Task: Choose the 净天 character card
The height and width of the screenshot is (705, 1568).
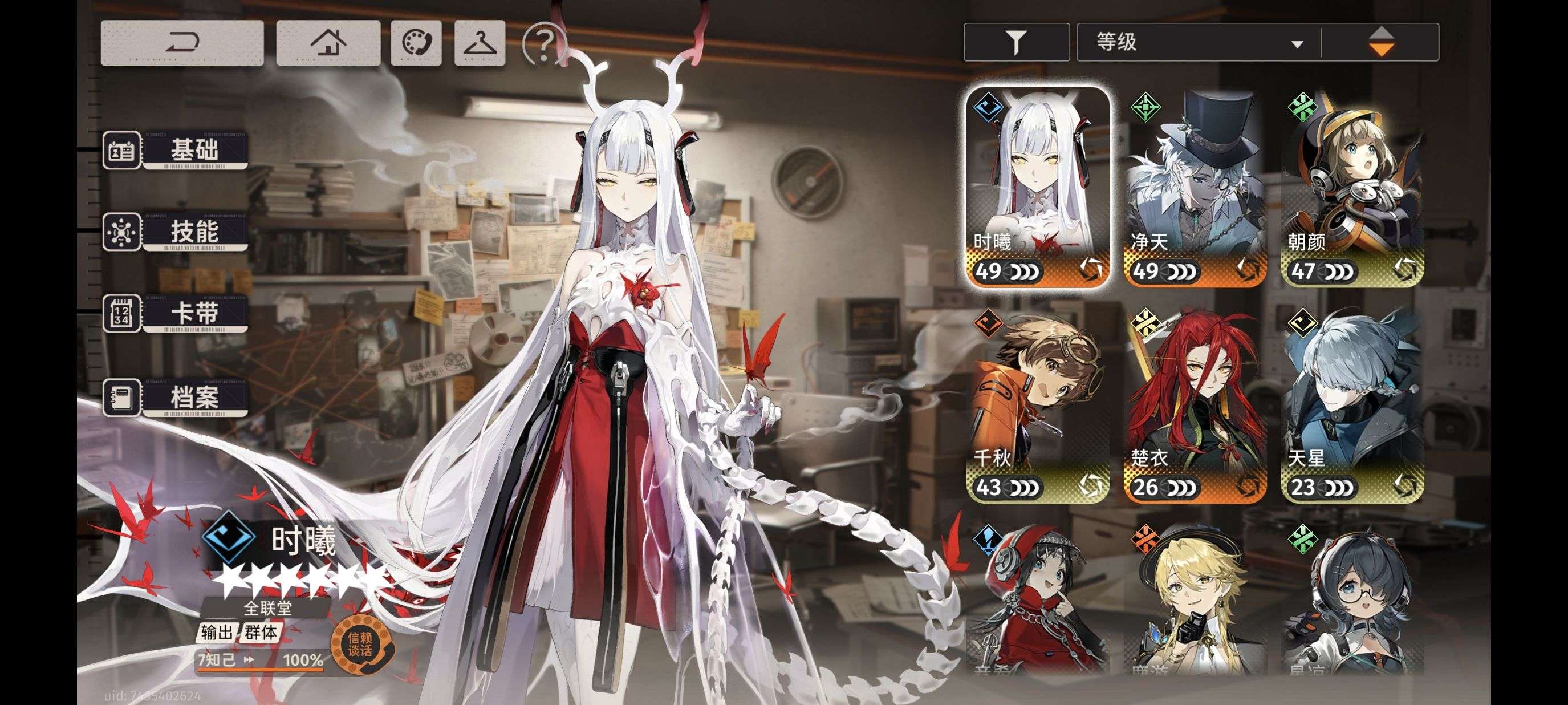Action: 1195,187
